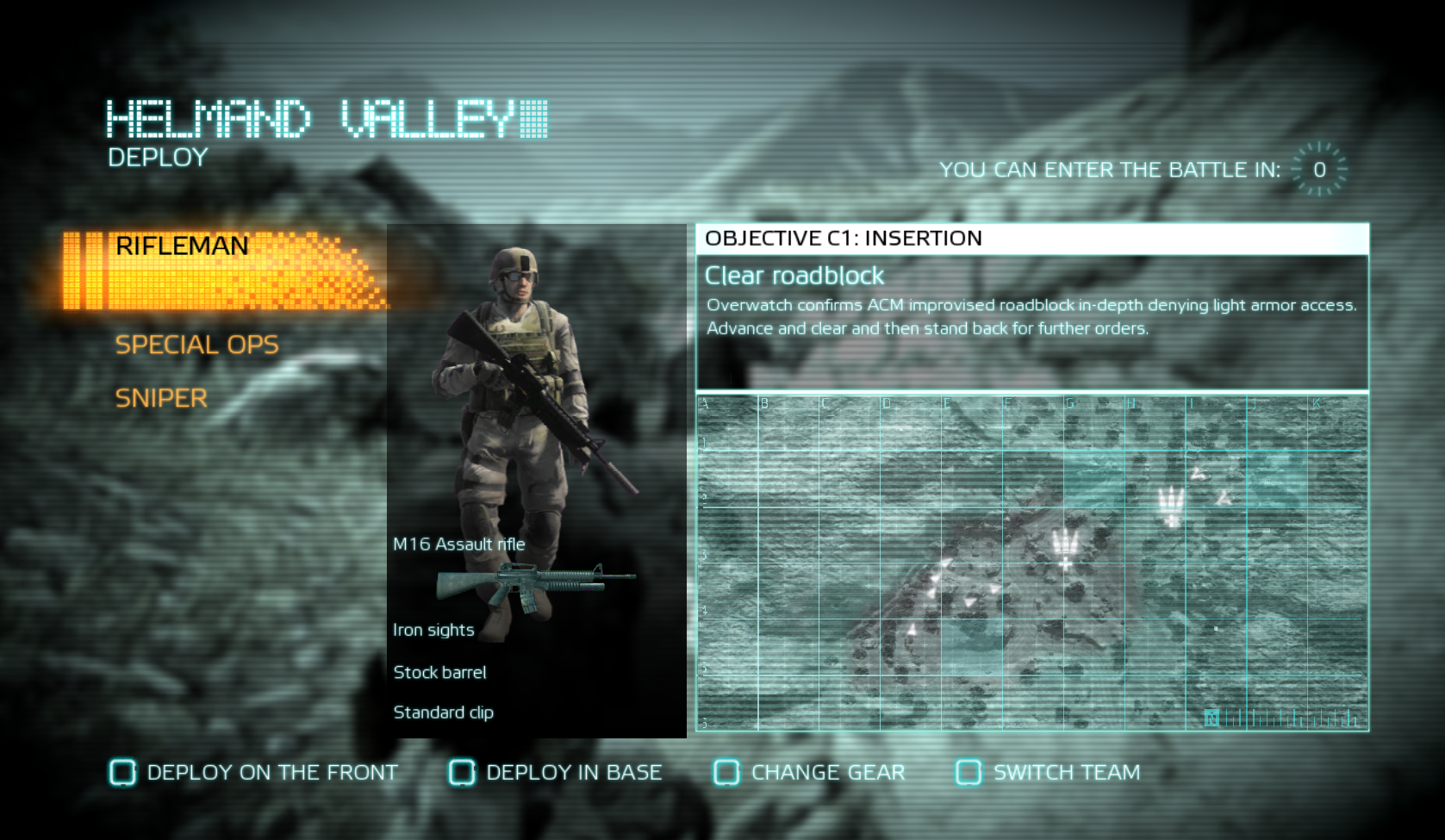Click the tactical grid map

[1031, 563]
